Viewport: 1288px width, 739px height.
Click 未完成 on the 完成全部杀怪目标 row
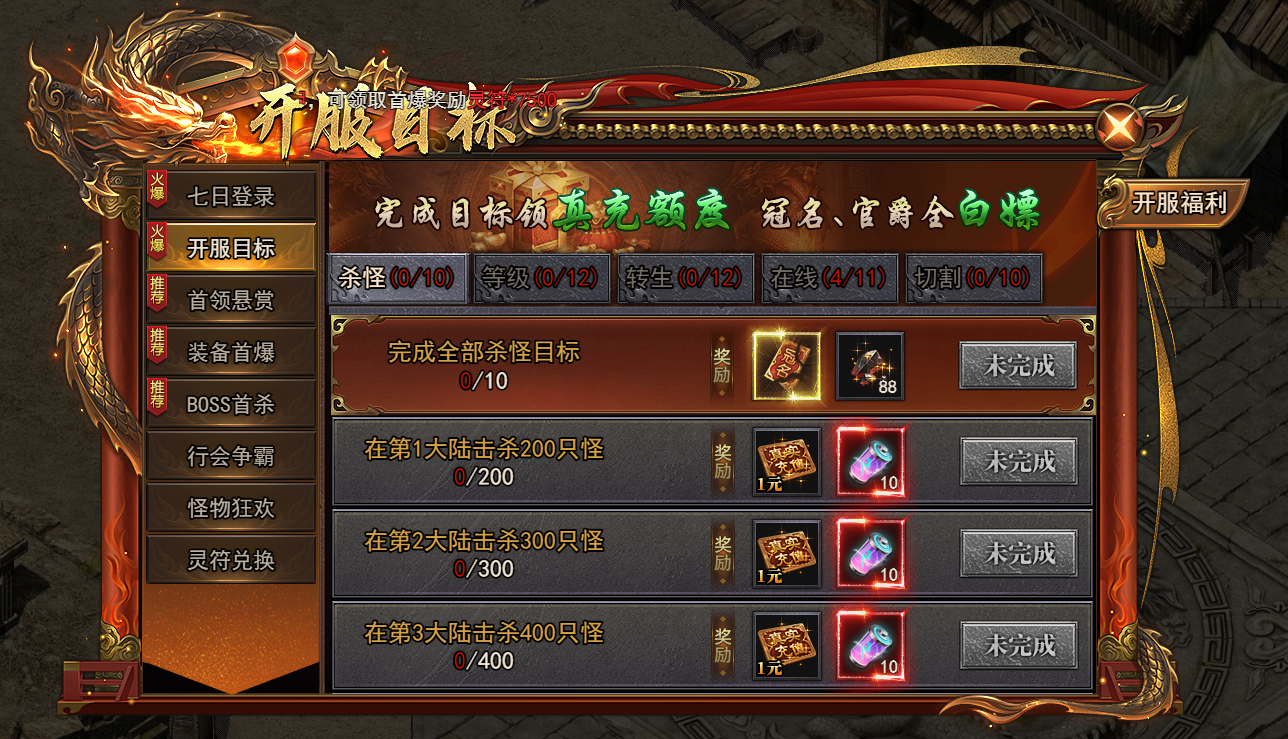click(x=1016, y=366)
